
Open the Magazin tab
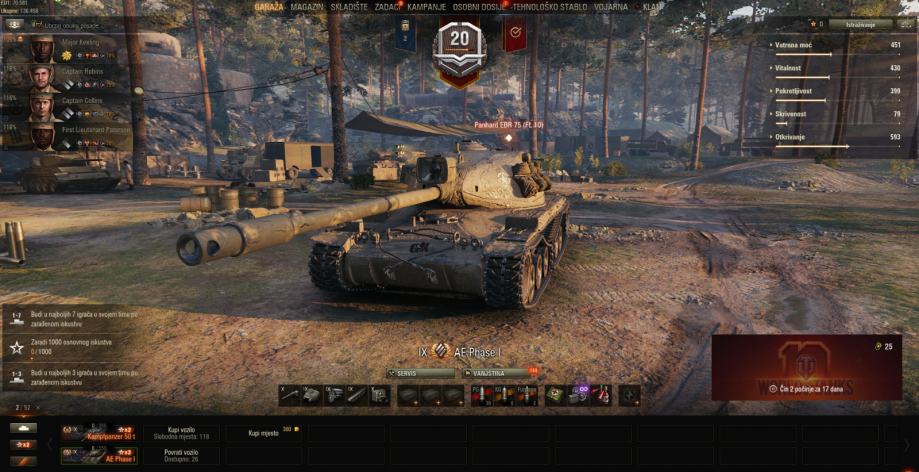tap(307, 6)
